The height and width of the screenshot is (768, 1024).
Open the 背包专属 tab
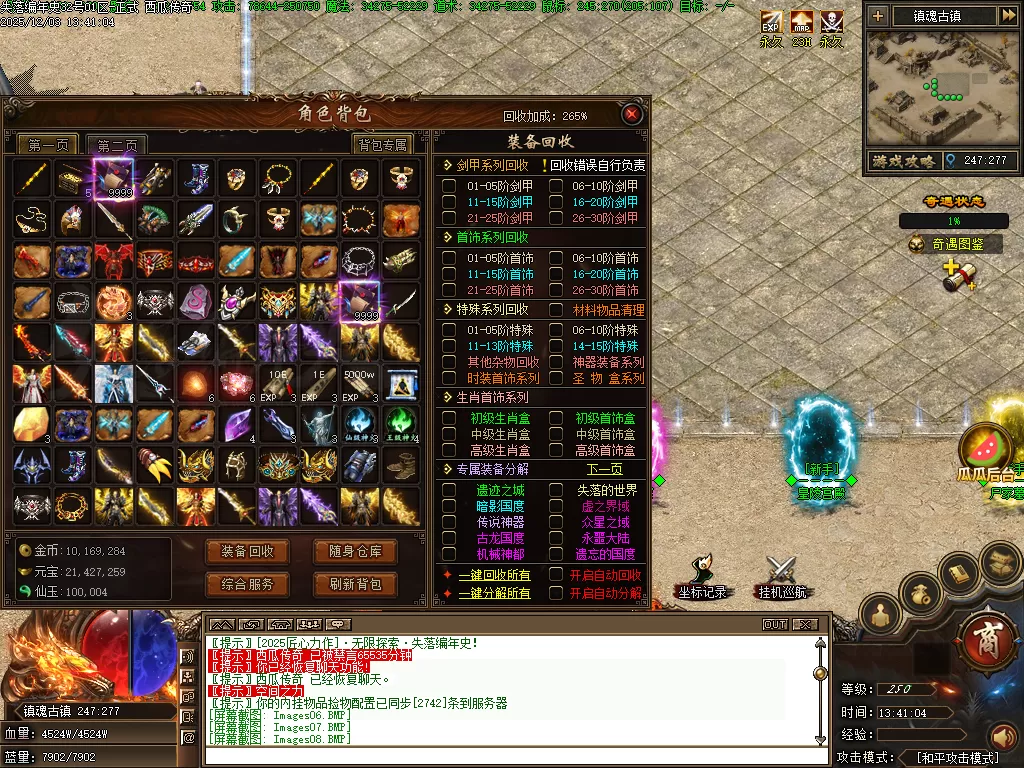click(x=383, y=145)
